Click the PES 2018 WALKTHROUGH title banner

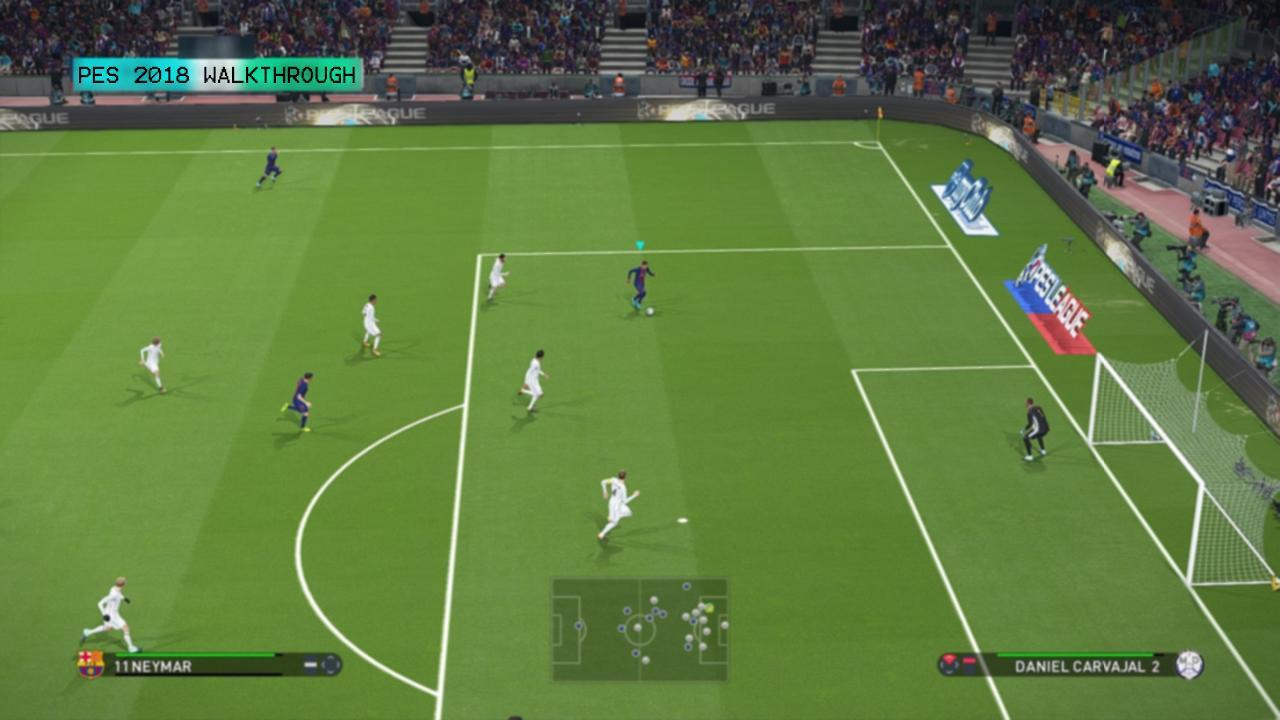coord(216,73)
